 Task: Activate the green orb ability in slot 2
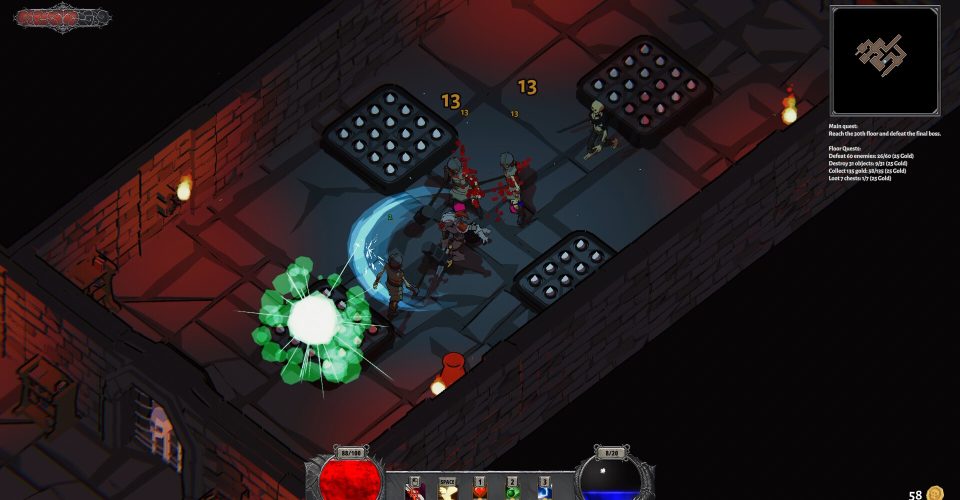point(512,490)
